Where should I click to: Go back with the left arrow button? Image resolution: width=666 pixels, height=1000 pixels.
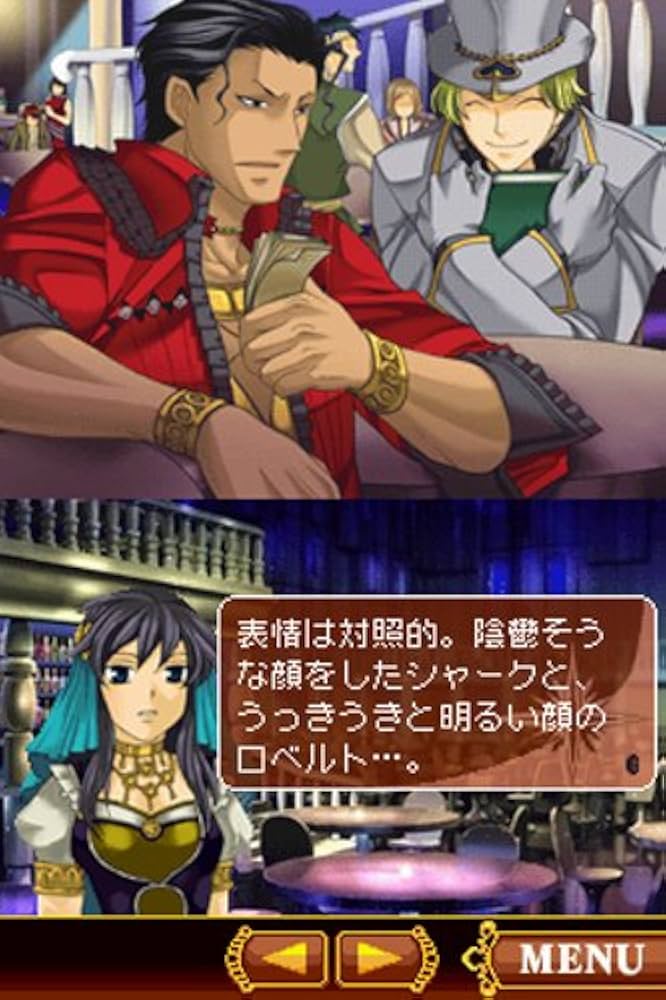coord(281,959)
